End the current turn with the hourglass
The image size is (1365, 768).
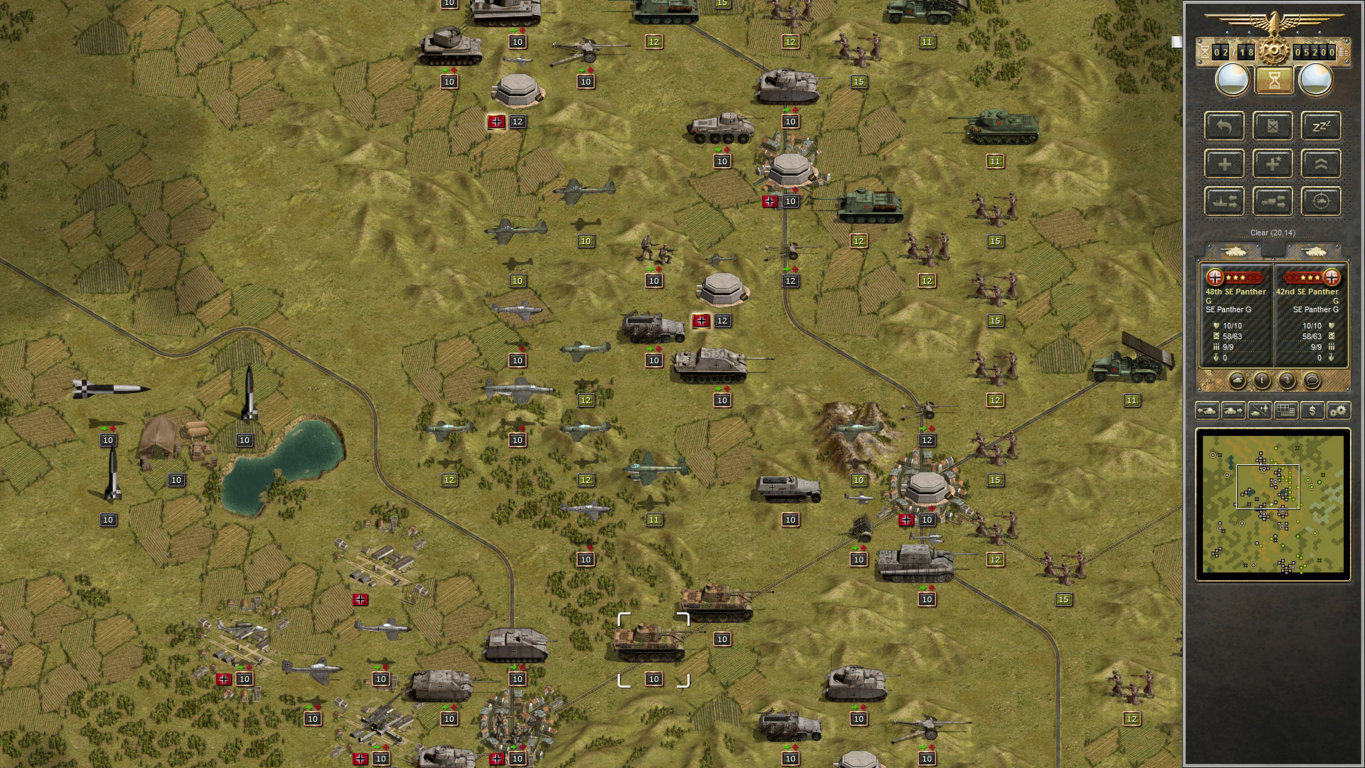click(x=1272, y=80)
